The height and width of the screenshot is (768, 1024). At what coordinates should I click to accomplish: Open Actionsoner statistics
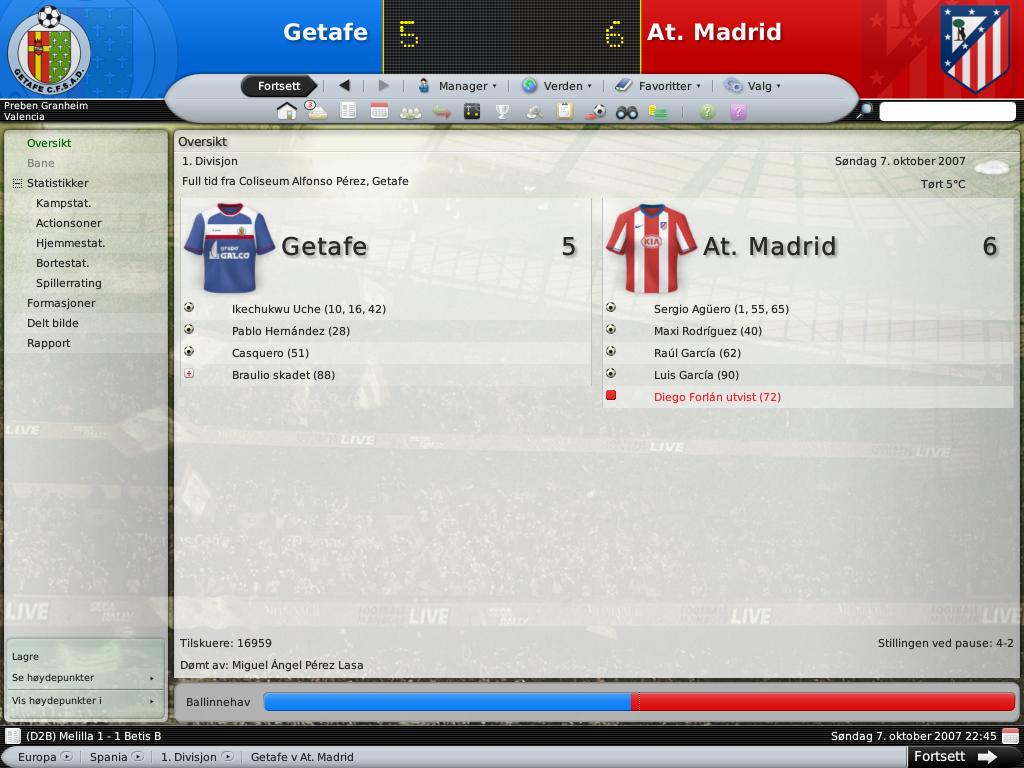click(68, 223)
